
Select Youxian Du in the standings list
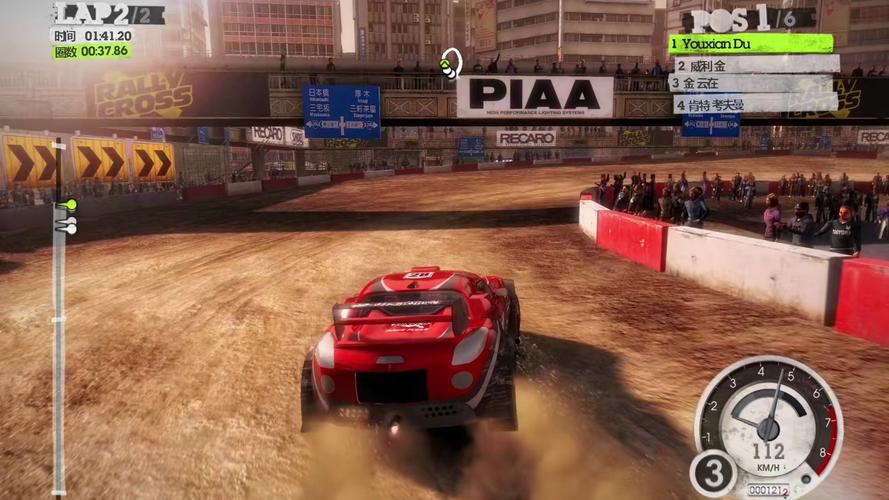[x=750, y=44]
